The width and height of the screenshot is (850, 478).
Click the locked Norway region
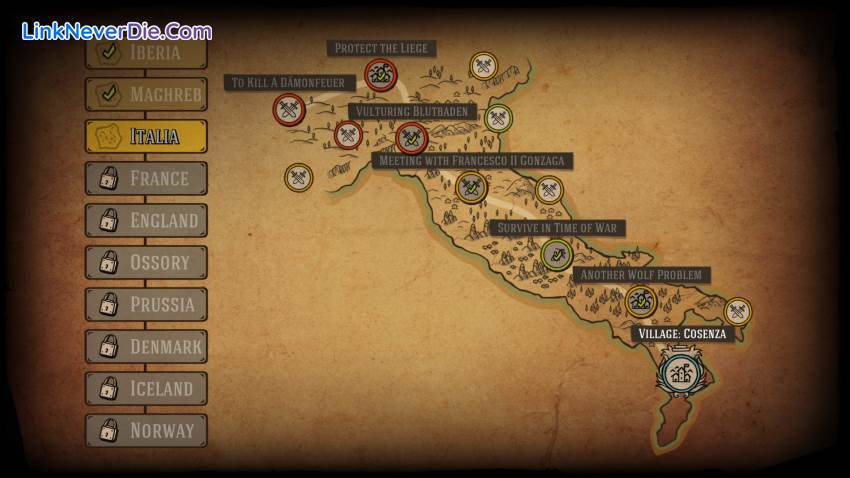point(146,430)
